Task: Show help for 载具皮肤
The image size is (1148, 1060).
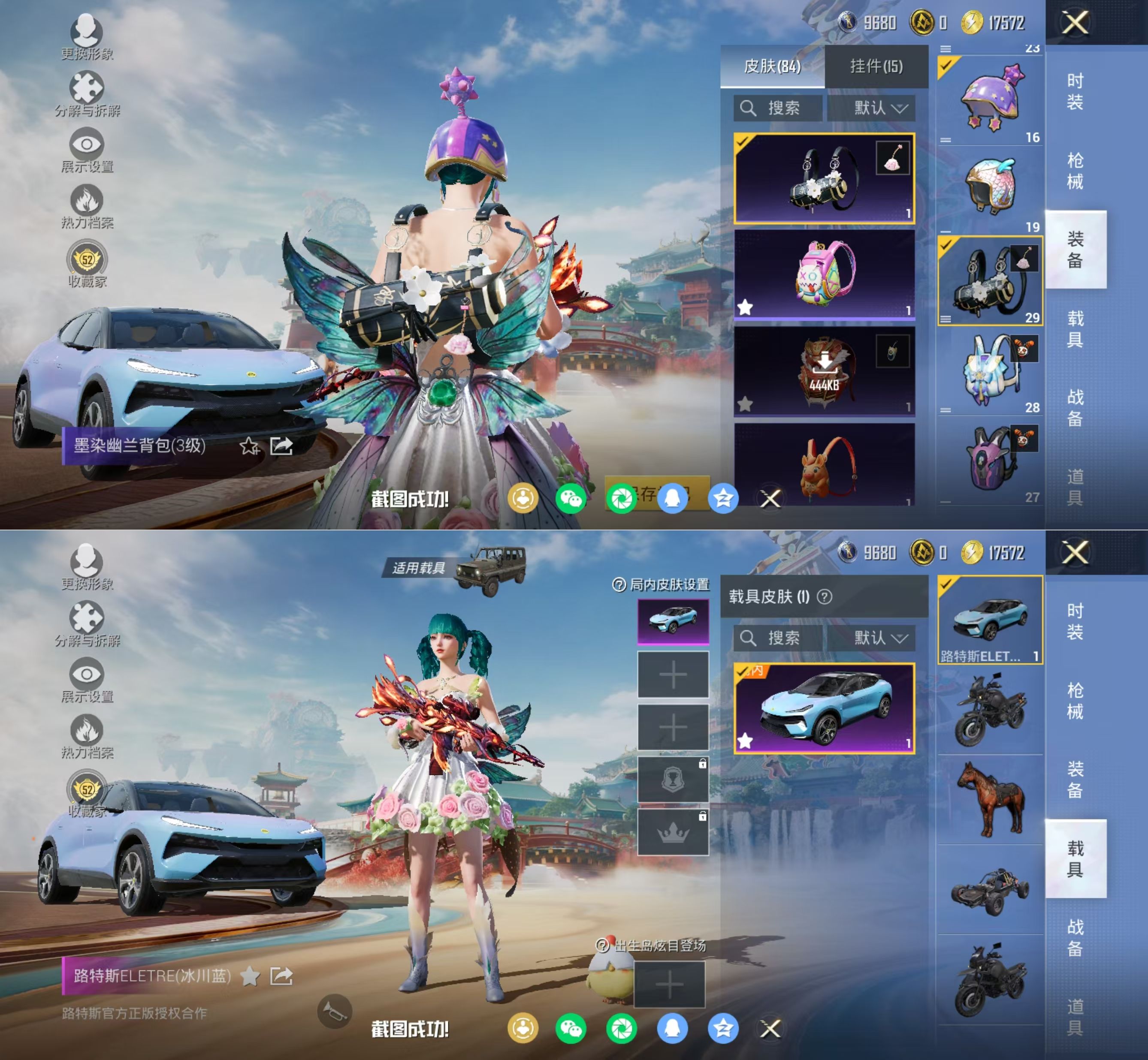Action: click(825, 597)
